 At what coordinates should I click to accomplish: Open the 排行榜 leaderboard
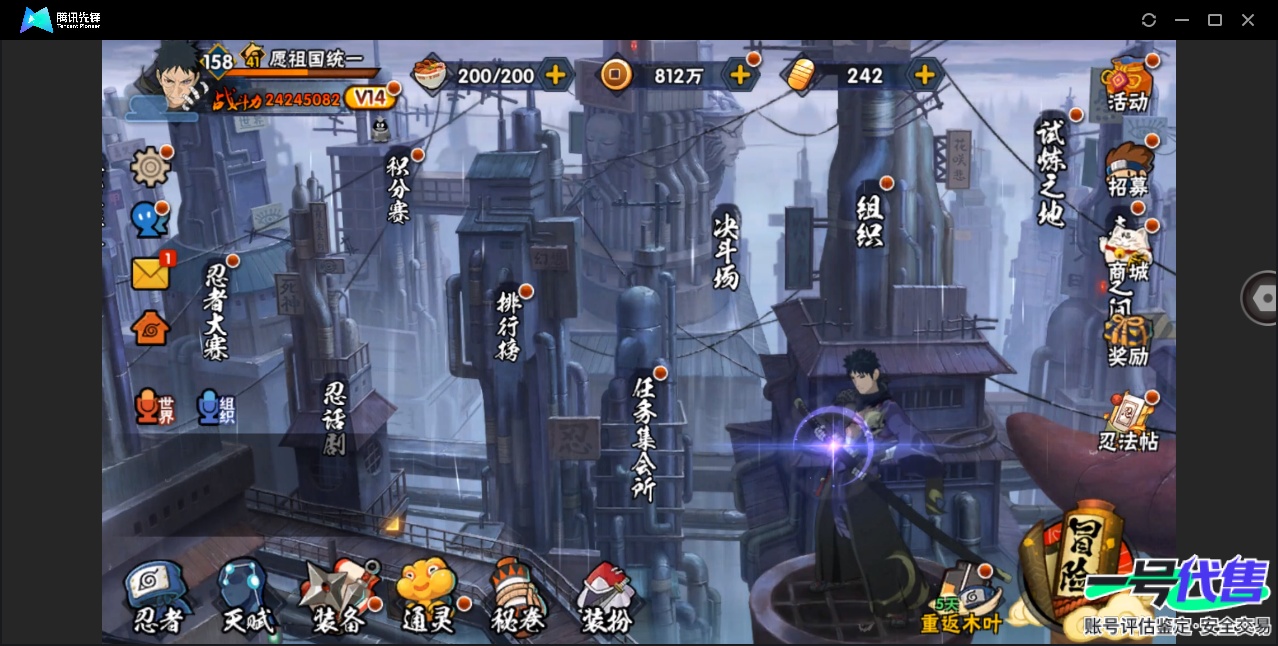509,324
